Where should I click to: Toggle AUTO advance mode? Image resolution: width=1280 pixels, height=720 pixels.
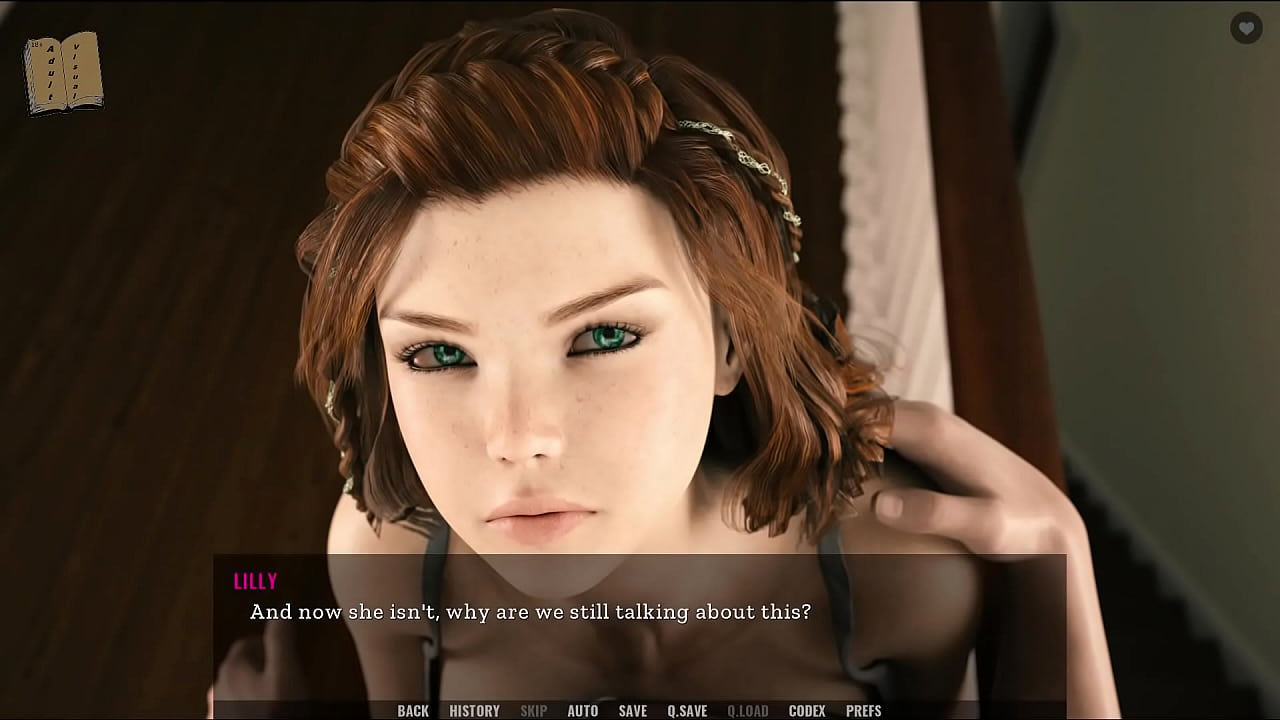click(582, 711)
